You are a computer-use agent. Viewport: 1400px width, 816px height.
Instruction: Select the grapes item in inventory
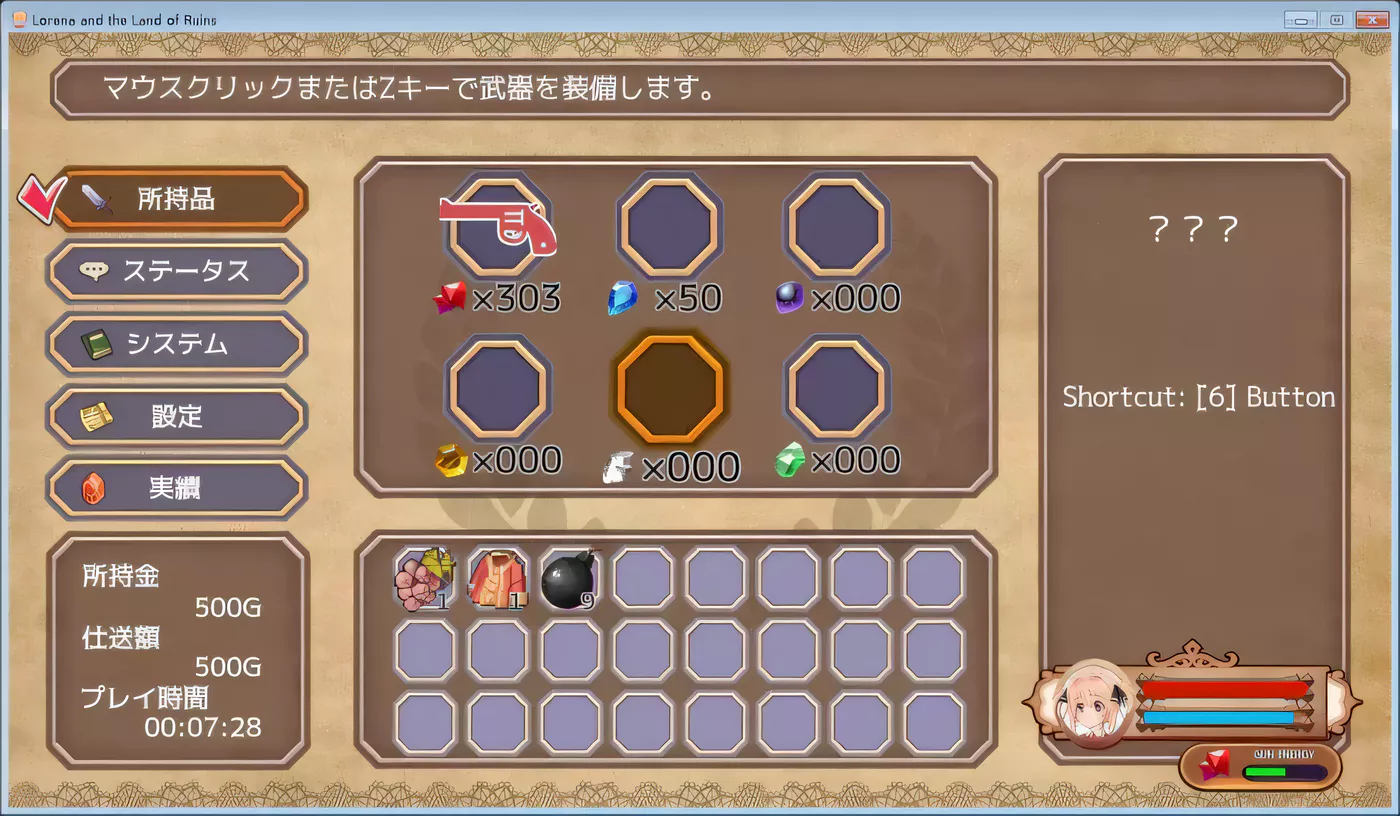[x=425, y=578]
